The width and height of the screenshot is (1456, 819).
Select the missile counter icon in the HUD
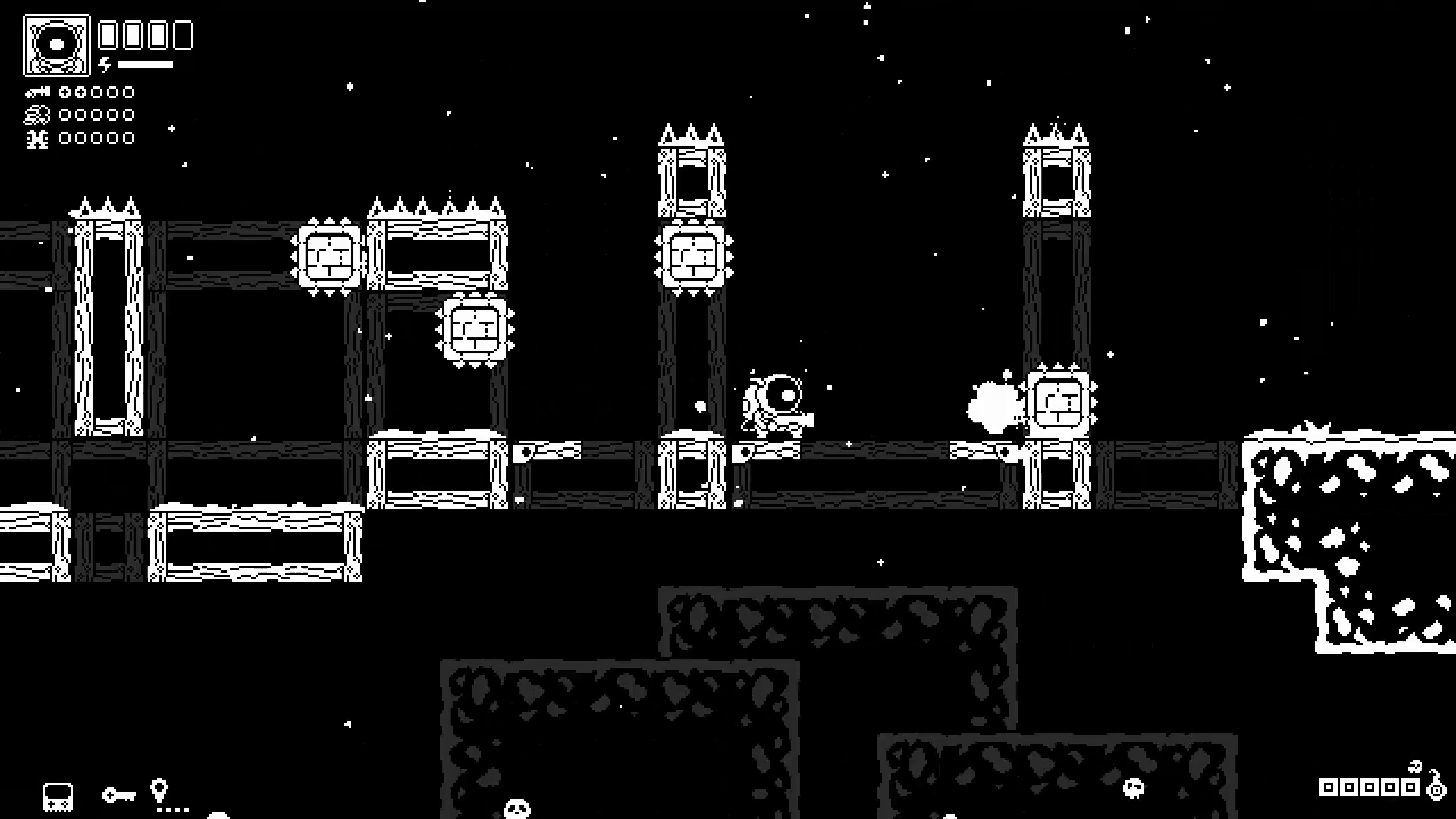[x=36, y=93]
